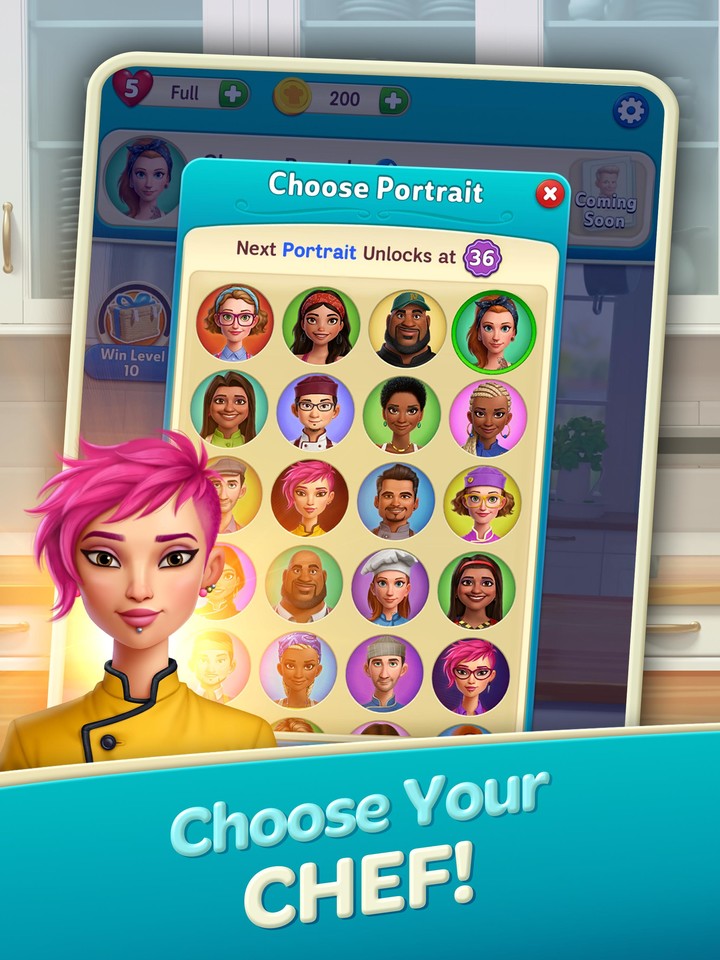Add lives with the green plus beside Full
Screen dimensions: 720x960
click(x=233, y=96)
